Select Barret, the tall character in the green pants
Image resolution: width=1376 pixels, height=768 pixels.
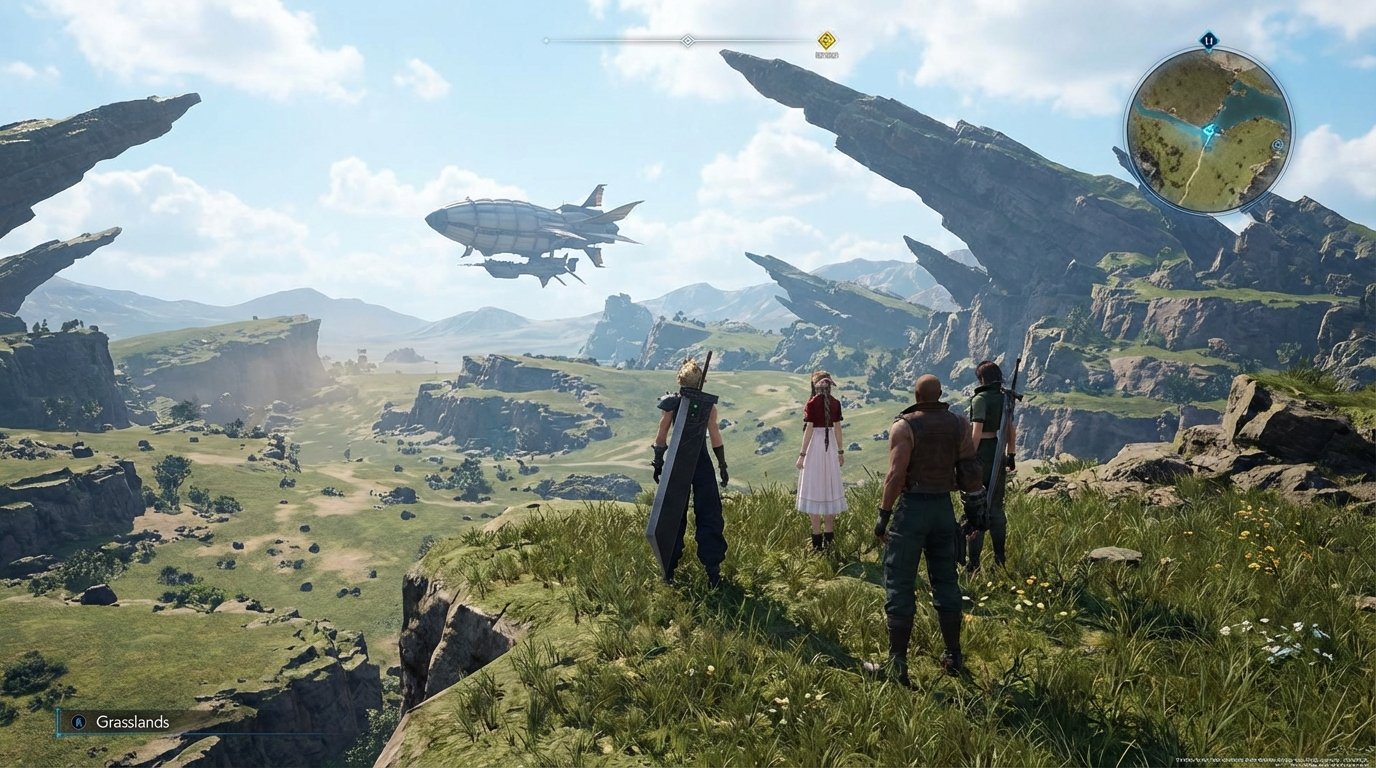pyautogui.click(x=925, y=480)
